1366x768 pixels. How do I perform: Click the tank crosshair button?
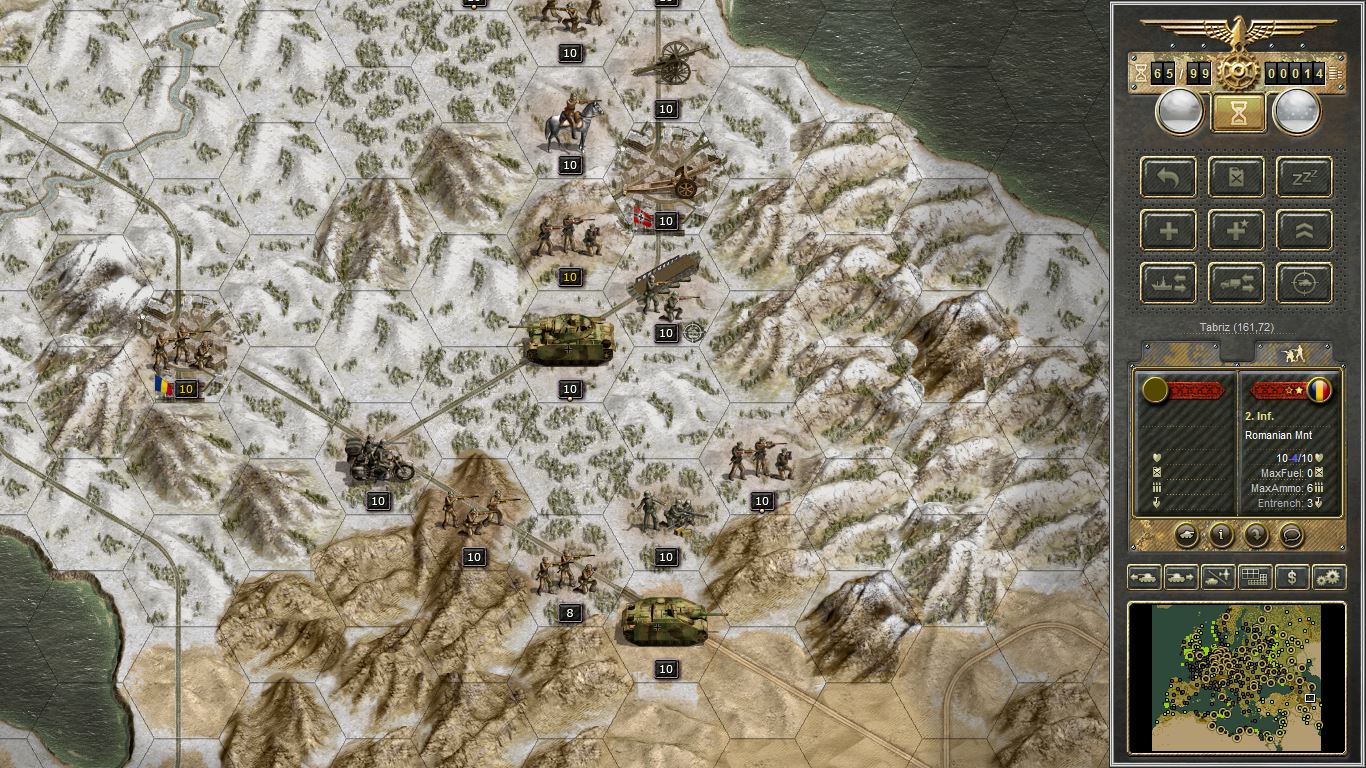tap(1304, 283)
